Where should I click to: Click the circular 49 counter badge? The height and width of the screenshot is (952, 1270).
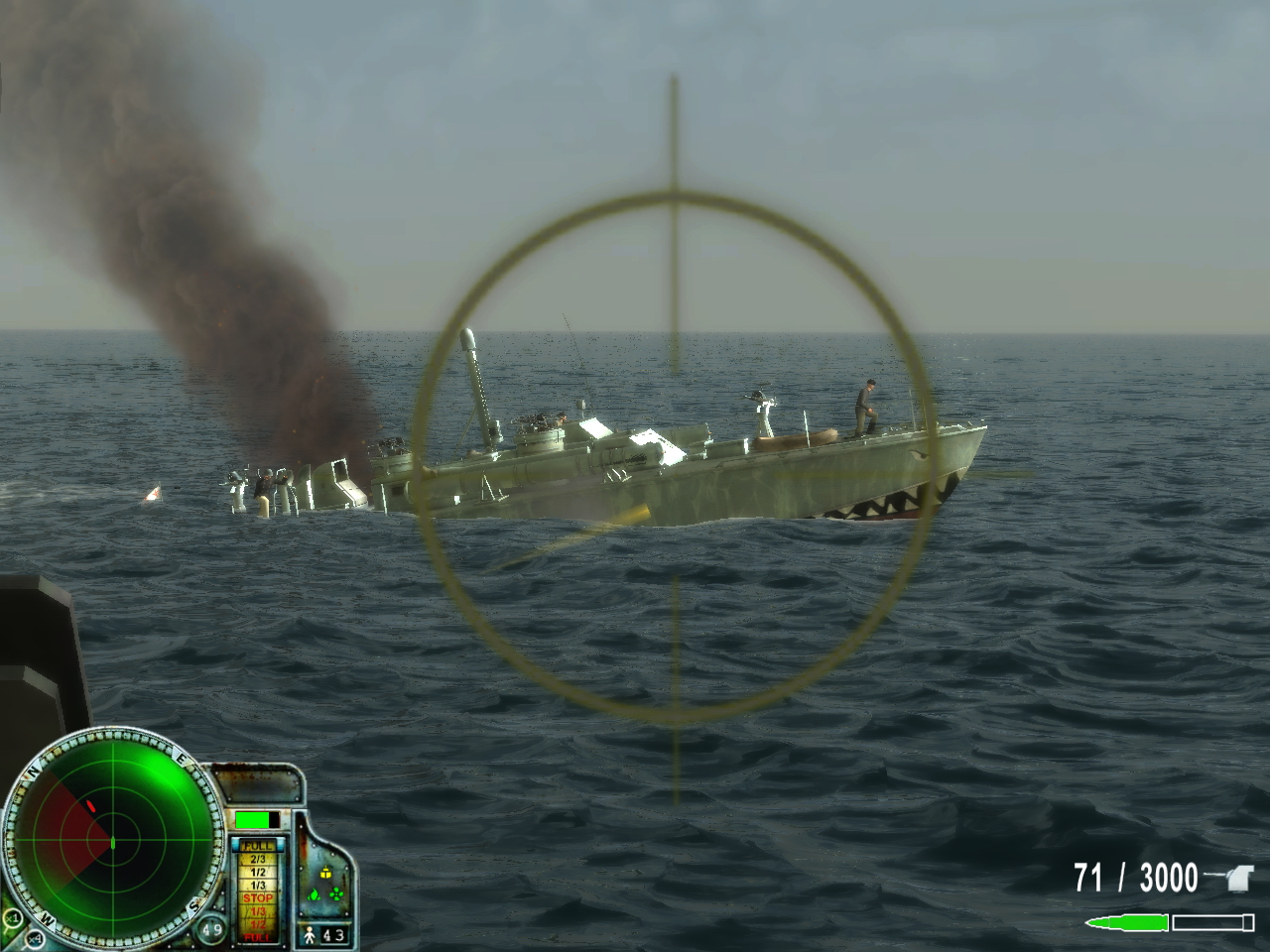tap(213, 930)
